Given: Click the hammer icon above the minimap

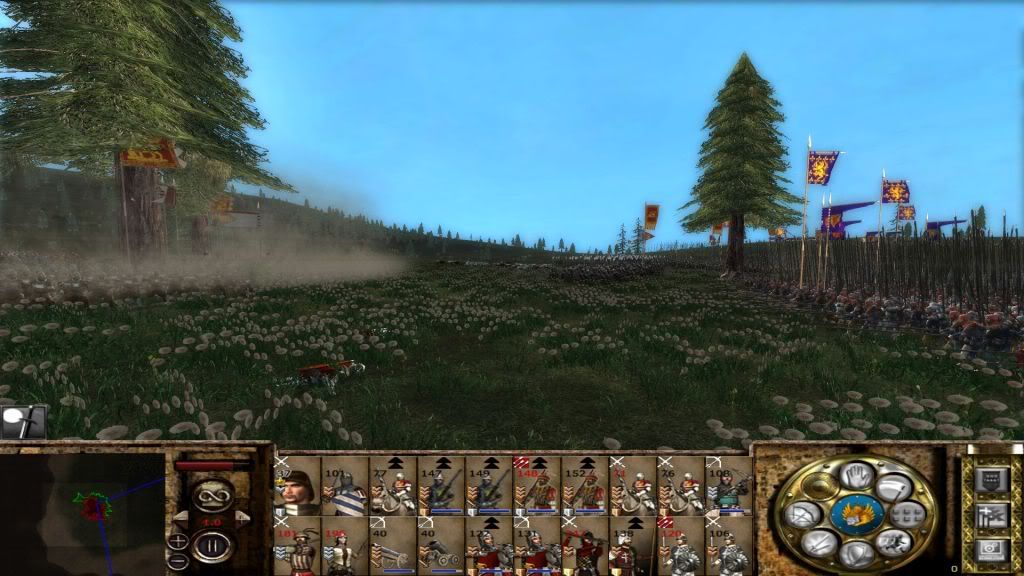Looking at the screenshot, I should click(22, 422).
